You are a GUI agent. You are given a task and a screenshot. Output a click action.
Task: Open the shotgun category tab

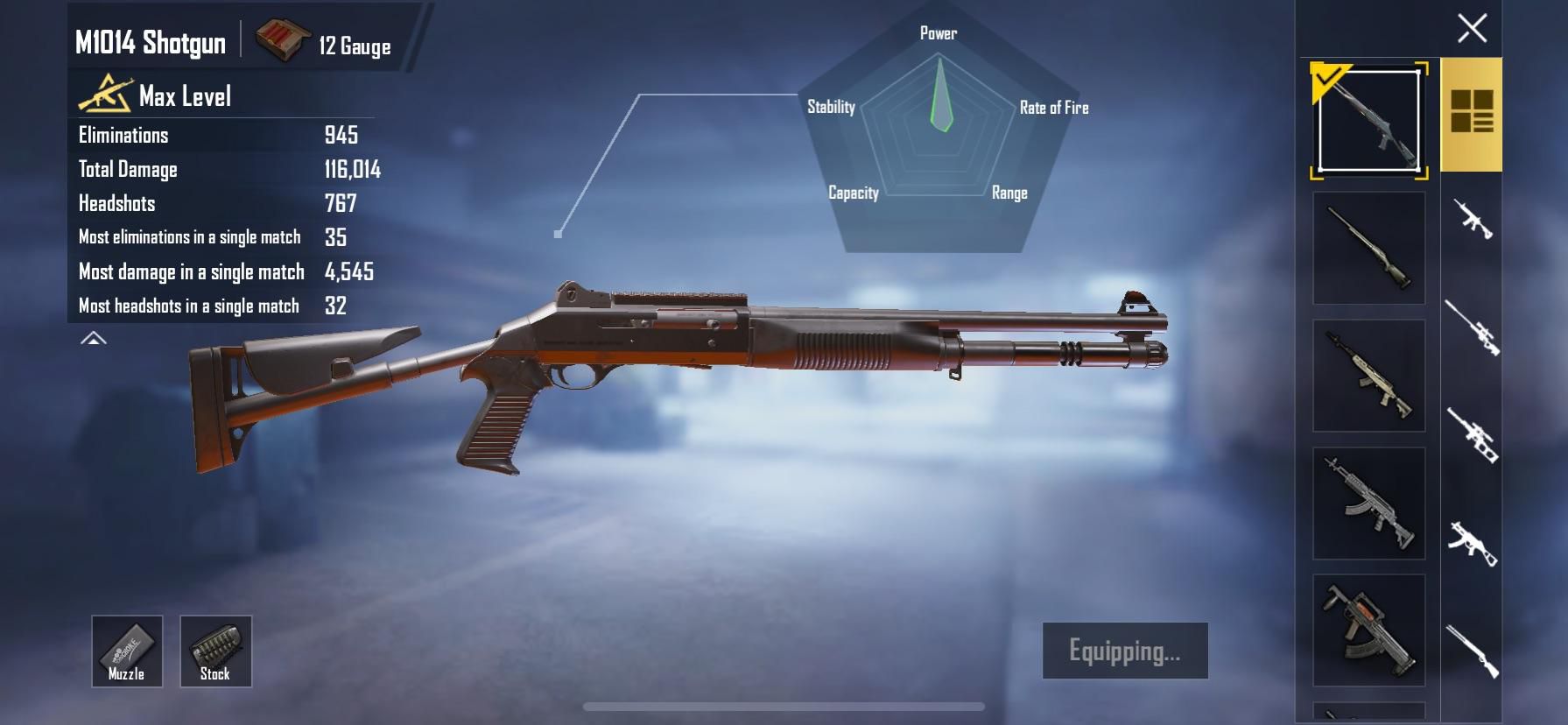point(1472,651)
